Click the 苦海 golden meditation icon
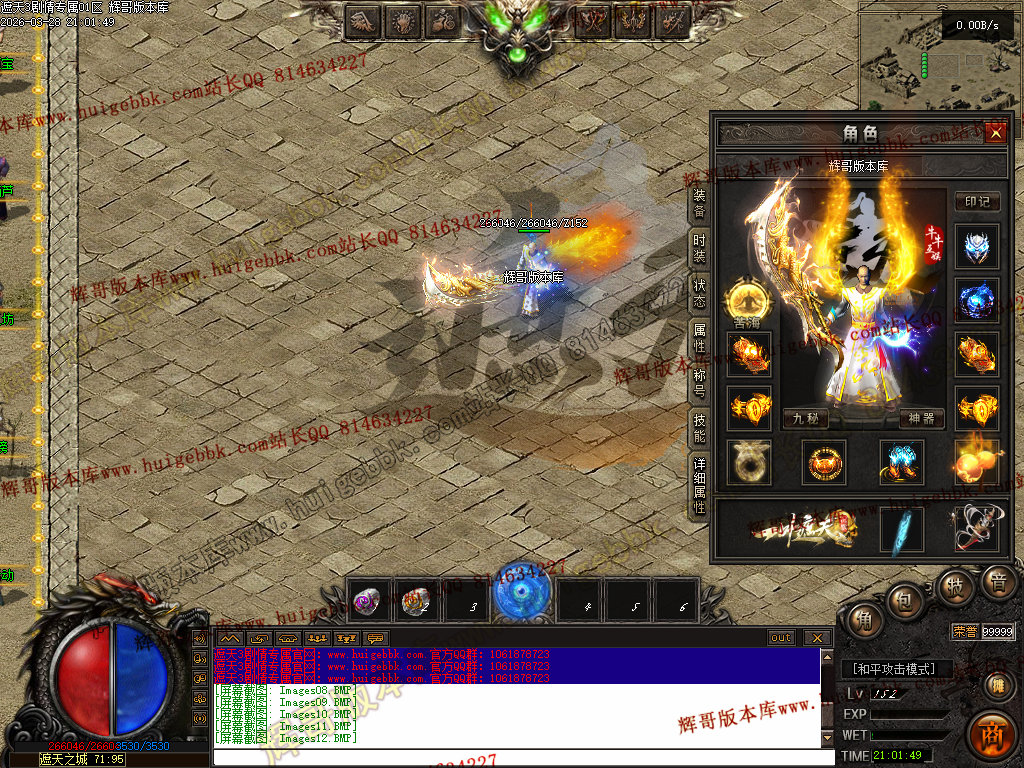This screenshot has height=768, width=1024. 749,298
